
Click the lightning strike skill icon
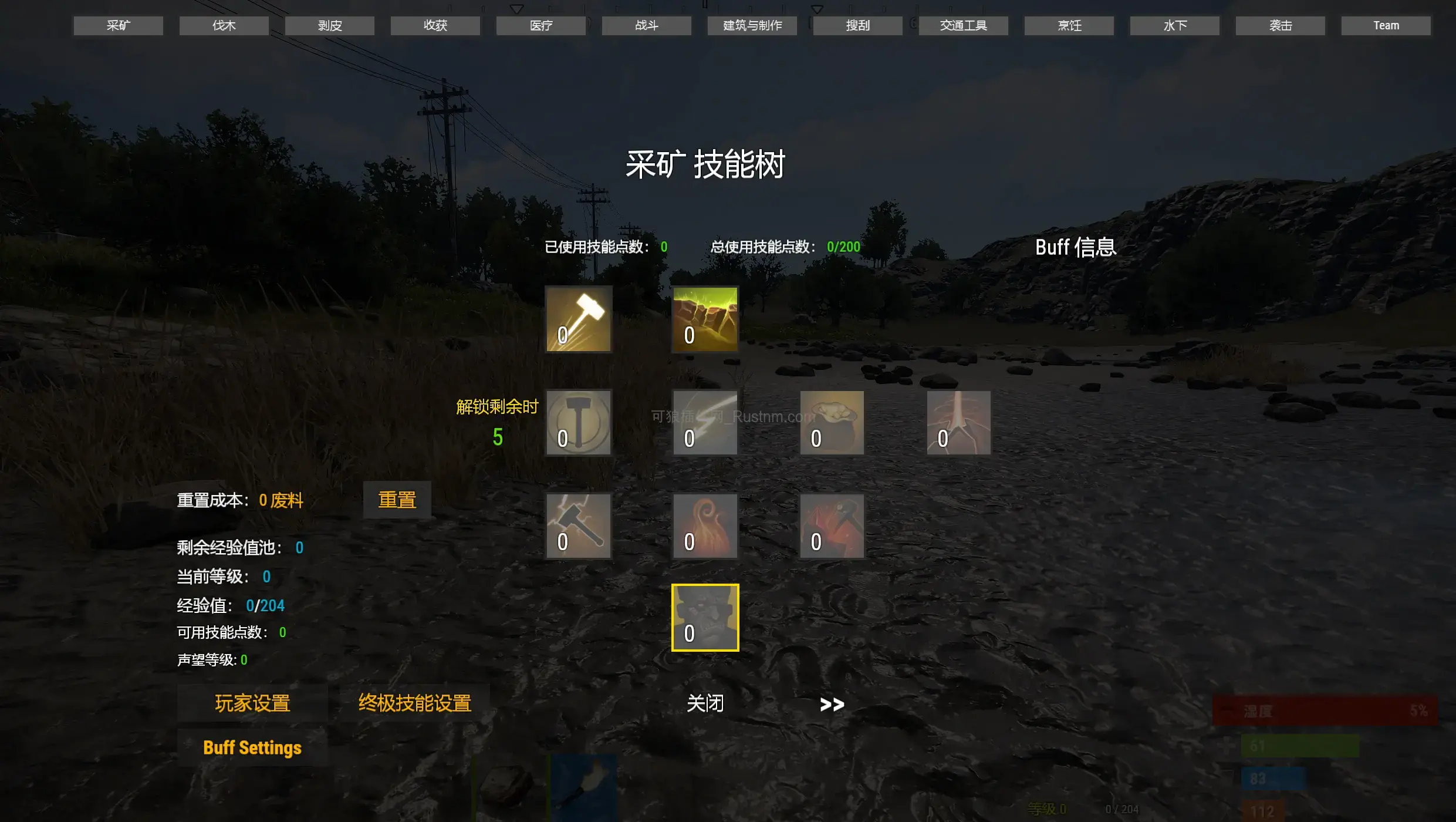click(705, 422)
